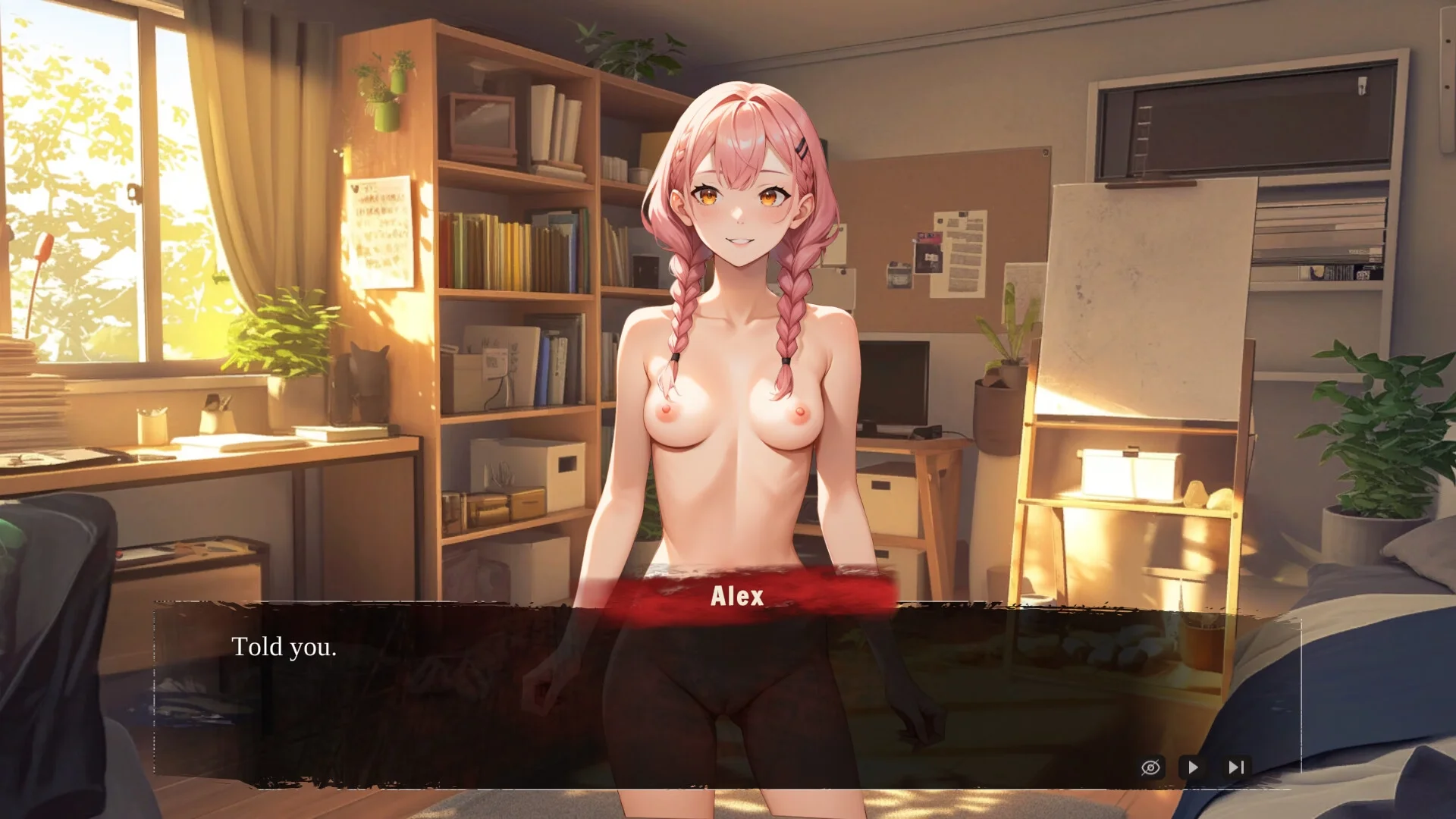The width and height of the screenshot is (1456, 819).
Task: Hide the dialogue box with eye icon
Action: [1150, 767]
